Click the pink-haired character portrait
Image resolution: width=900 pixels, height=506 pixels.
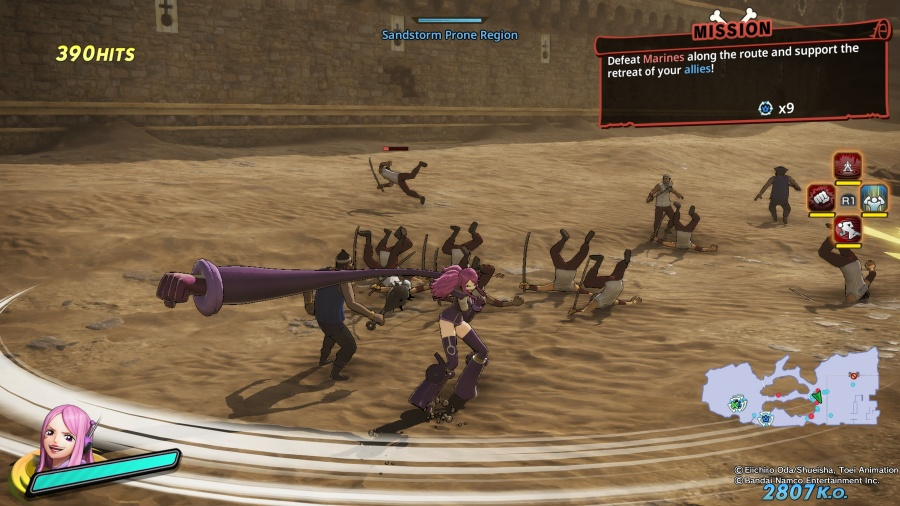coord(63,439)
